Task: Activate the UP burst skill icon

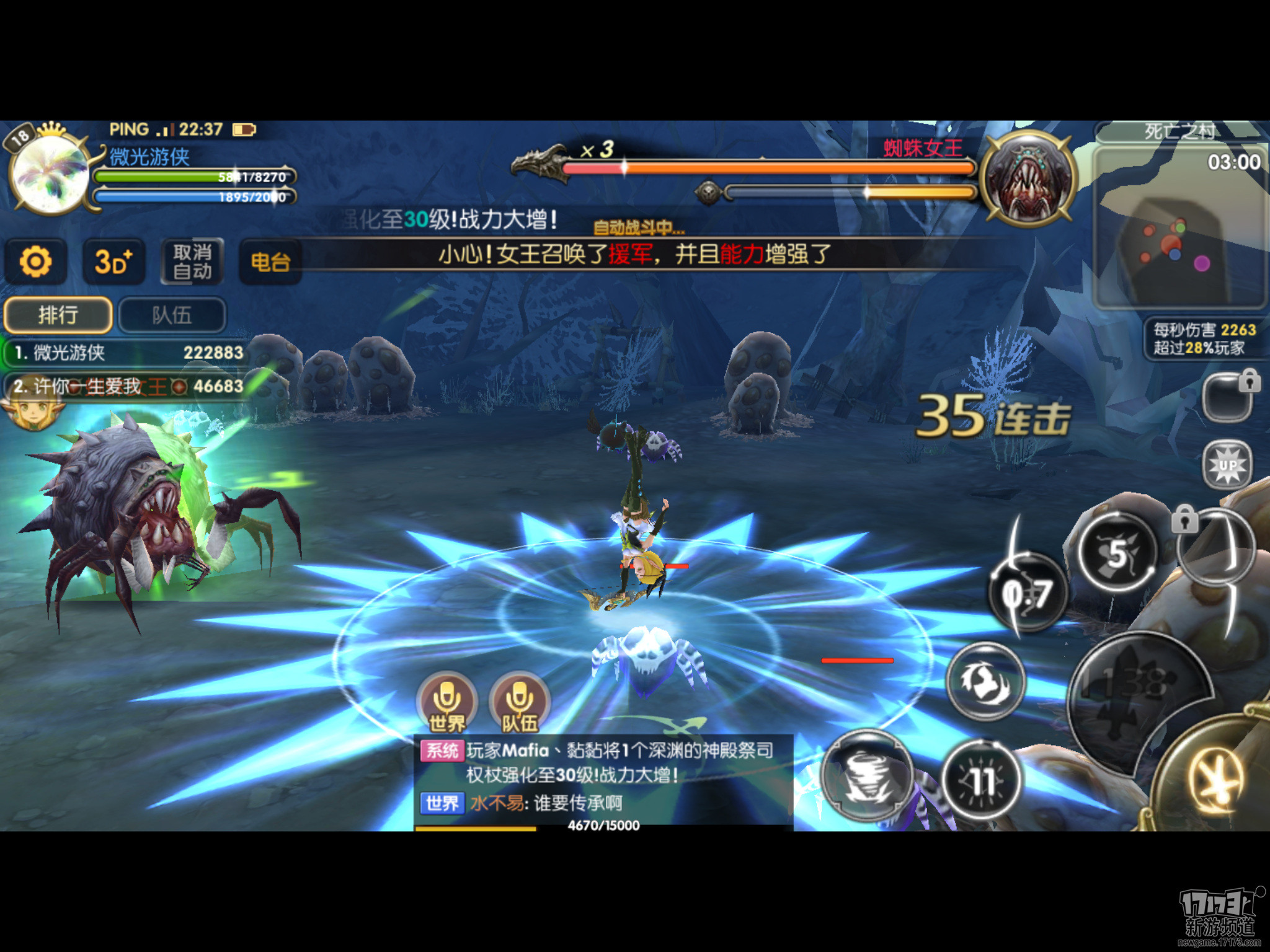Action: pos(1227,465)
